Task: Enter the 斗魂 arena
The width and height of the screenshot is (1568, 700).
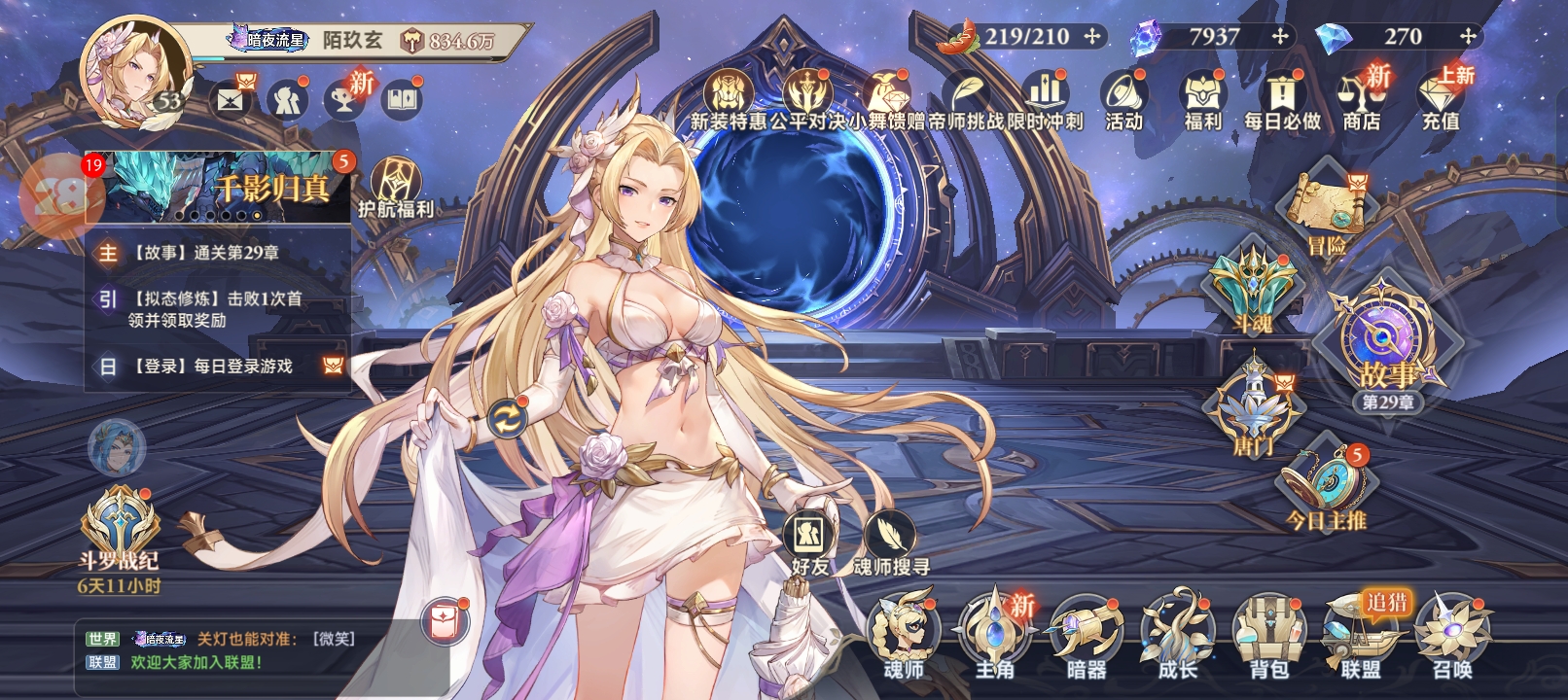Action: [1253, 289]
